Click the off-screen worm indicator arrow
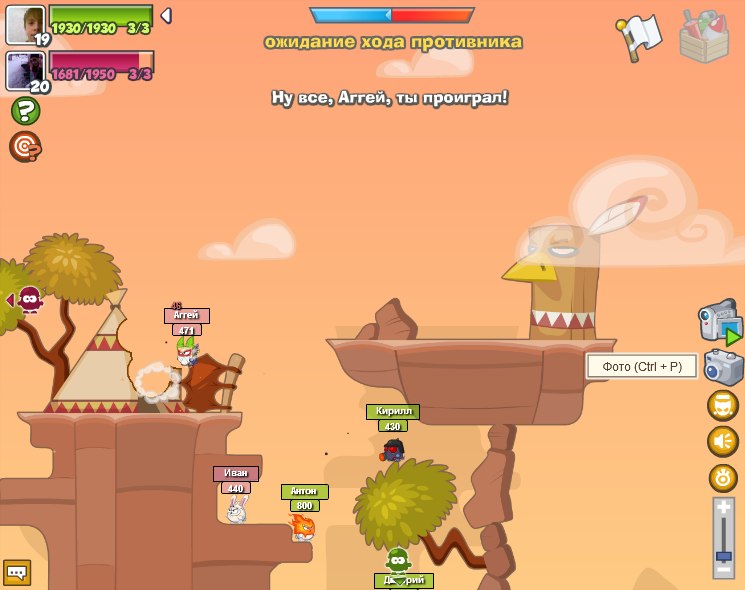 (x=10, y=300)
